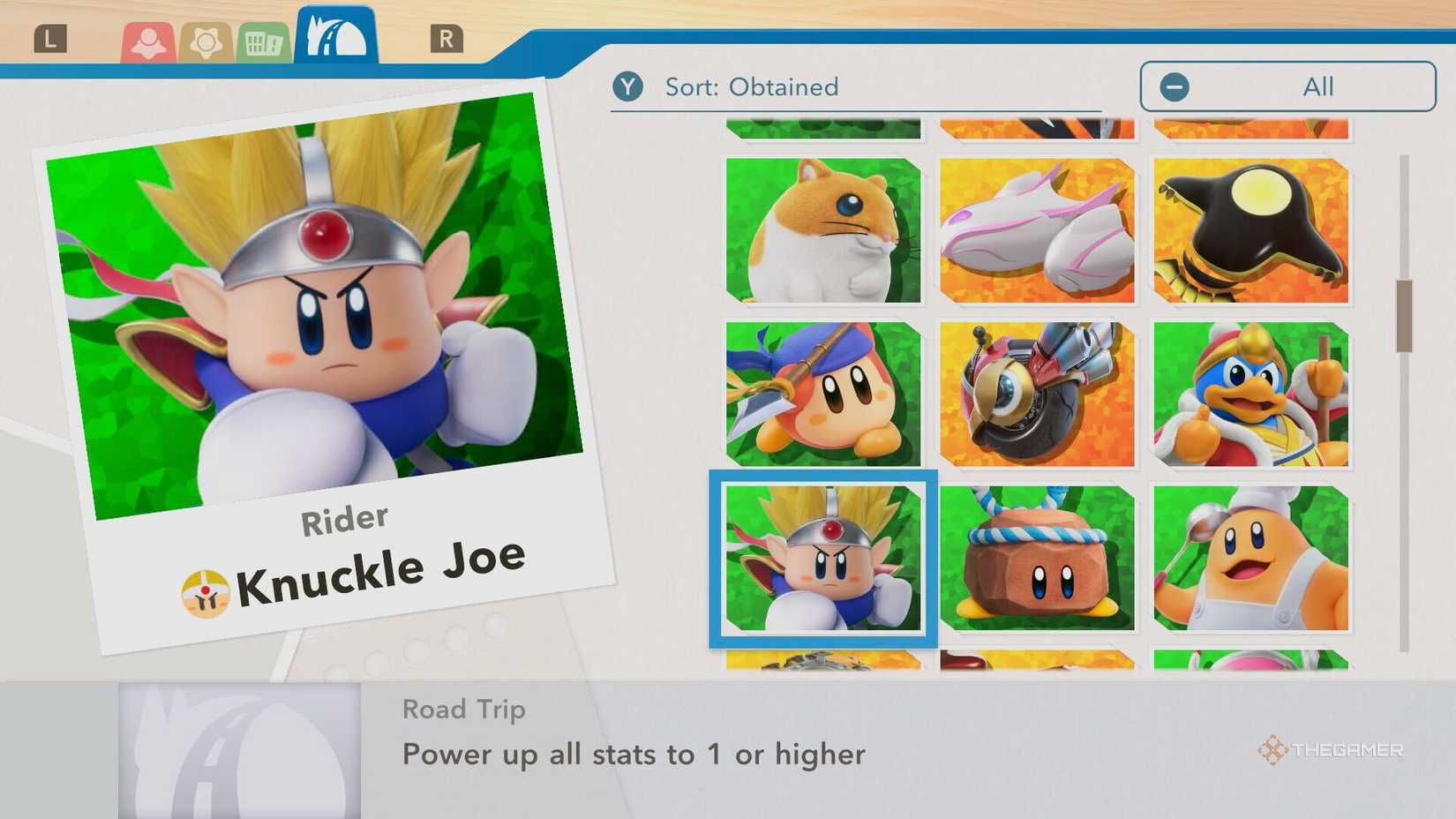The height and width of the screenshot is (819, 1456).
Task: Click the minus icon in the All filter
Action: pos(1174,86)
